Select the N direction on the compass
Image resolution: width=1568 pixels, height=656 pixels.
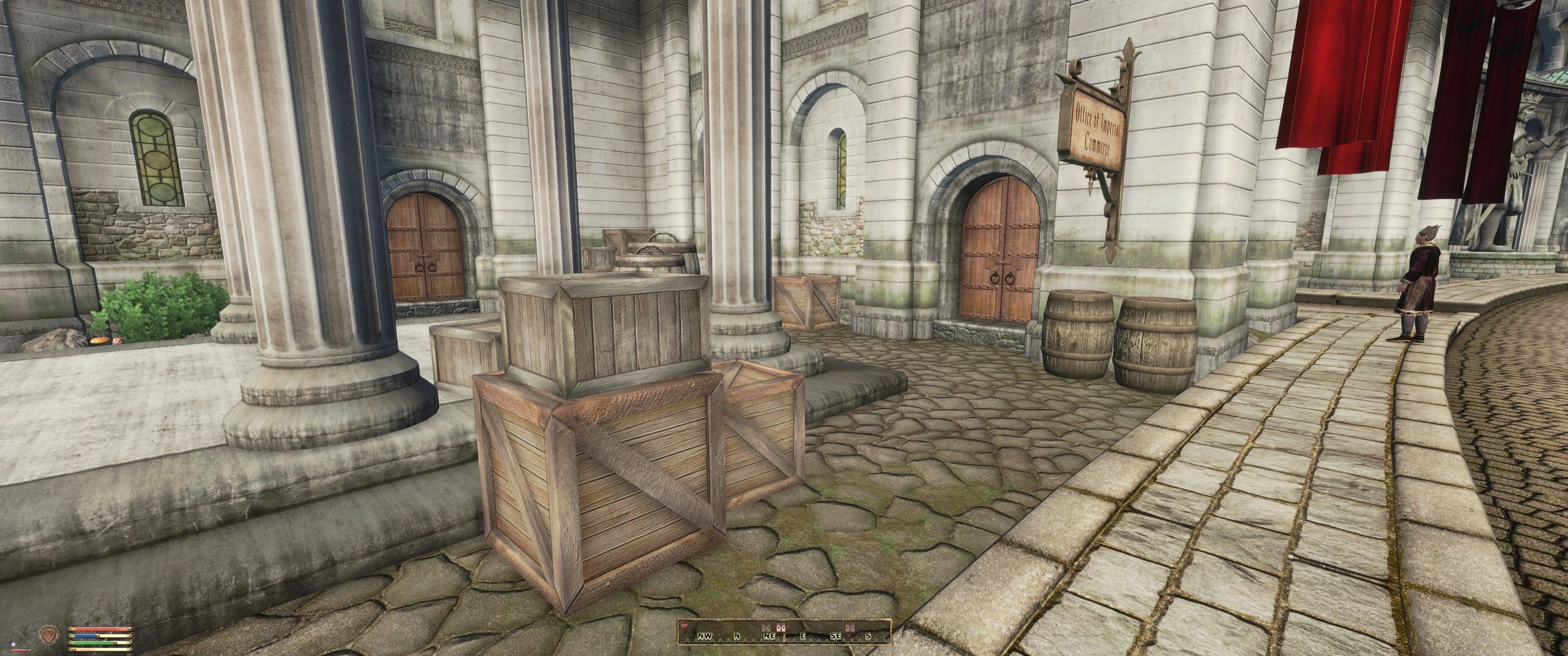click(737, 636)
